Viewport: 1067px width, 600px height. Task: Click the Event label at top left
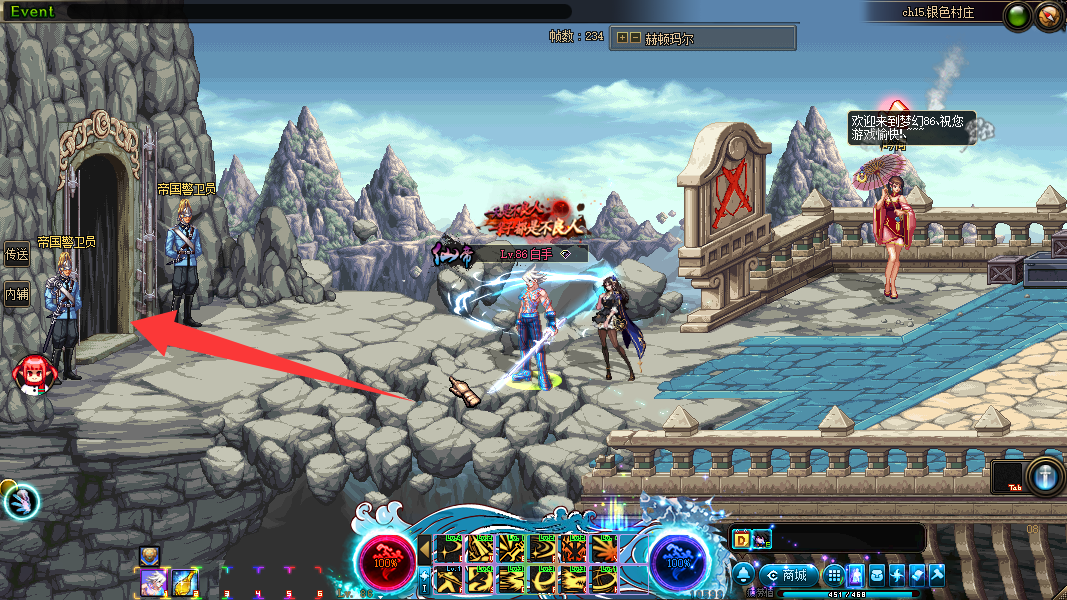point(32,12)
